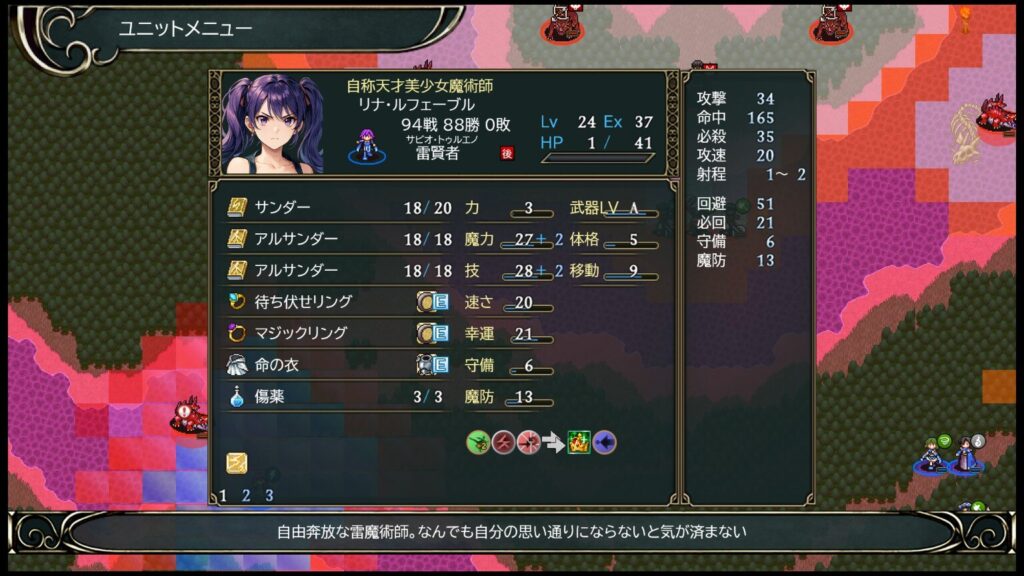Image resolution: width=1024 pixels, height=576 pixels.
Task: Click the green running-figure skill icon
Action: tap(479, 442)
